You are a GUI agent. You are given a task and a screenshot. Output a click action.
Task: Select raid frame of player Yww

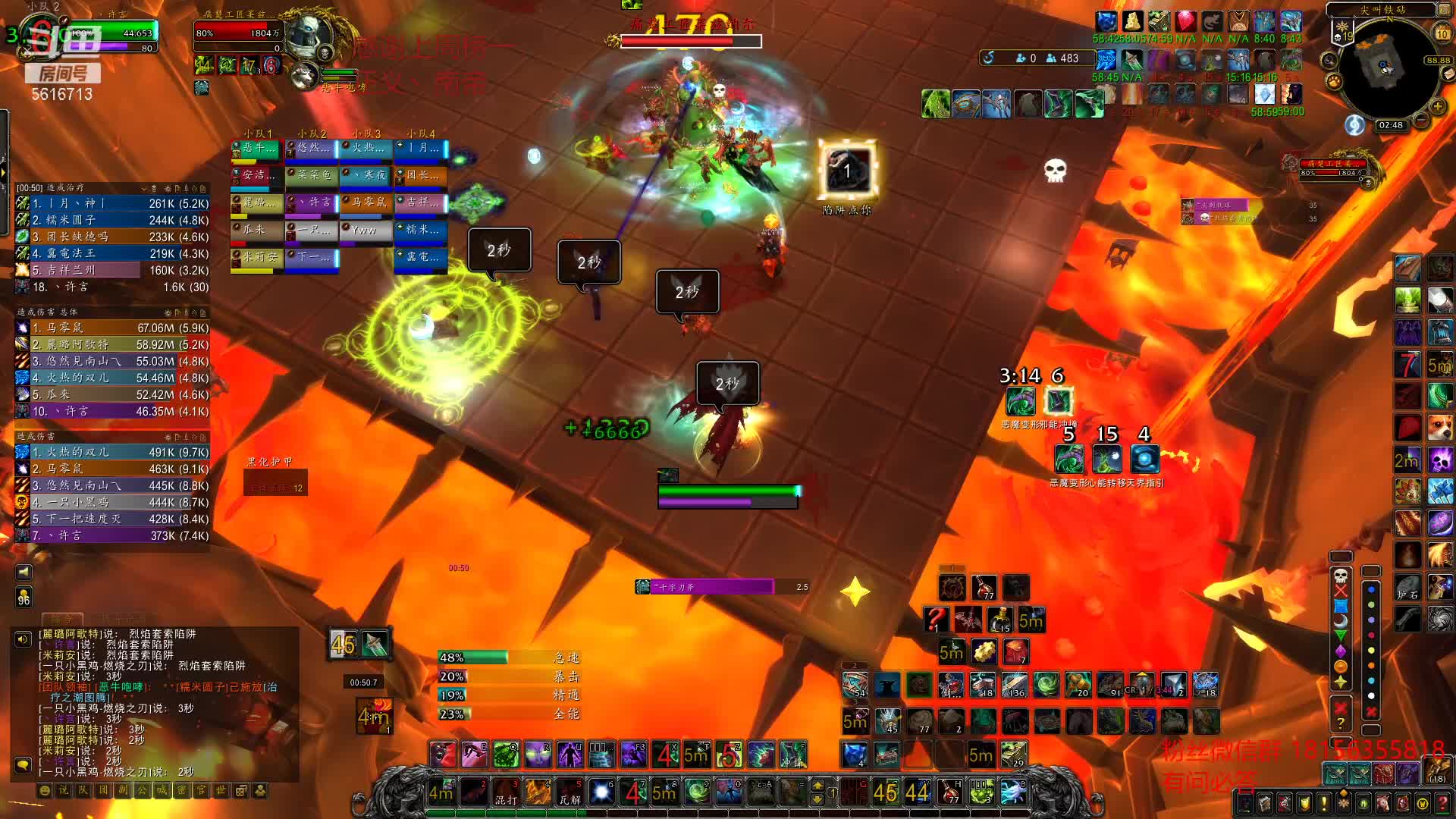tap(366, 231)
